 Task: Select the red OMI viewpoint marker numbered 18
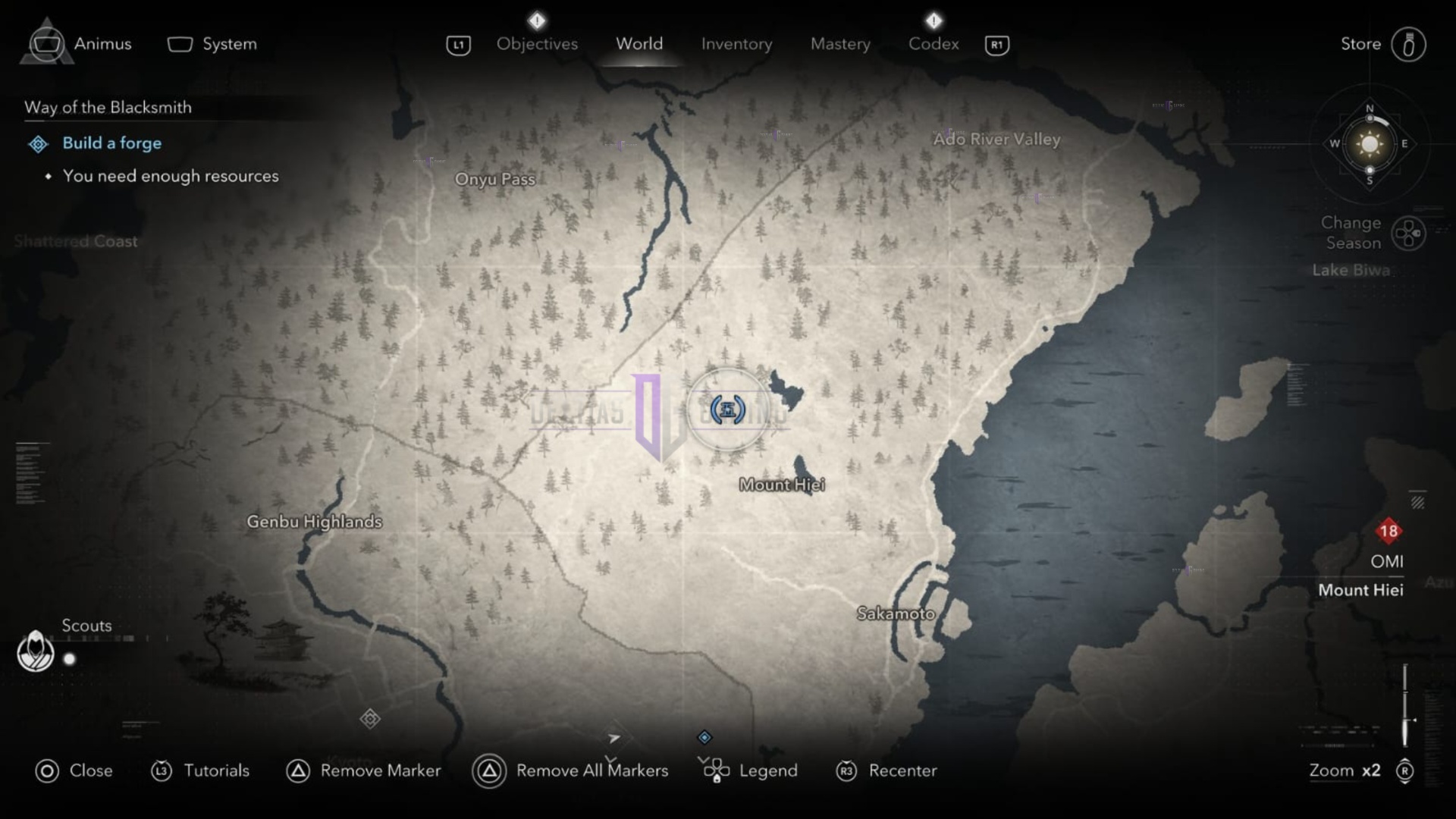(x=1388, y=531)
